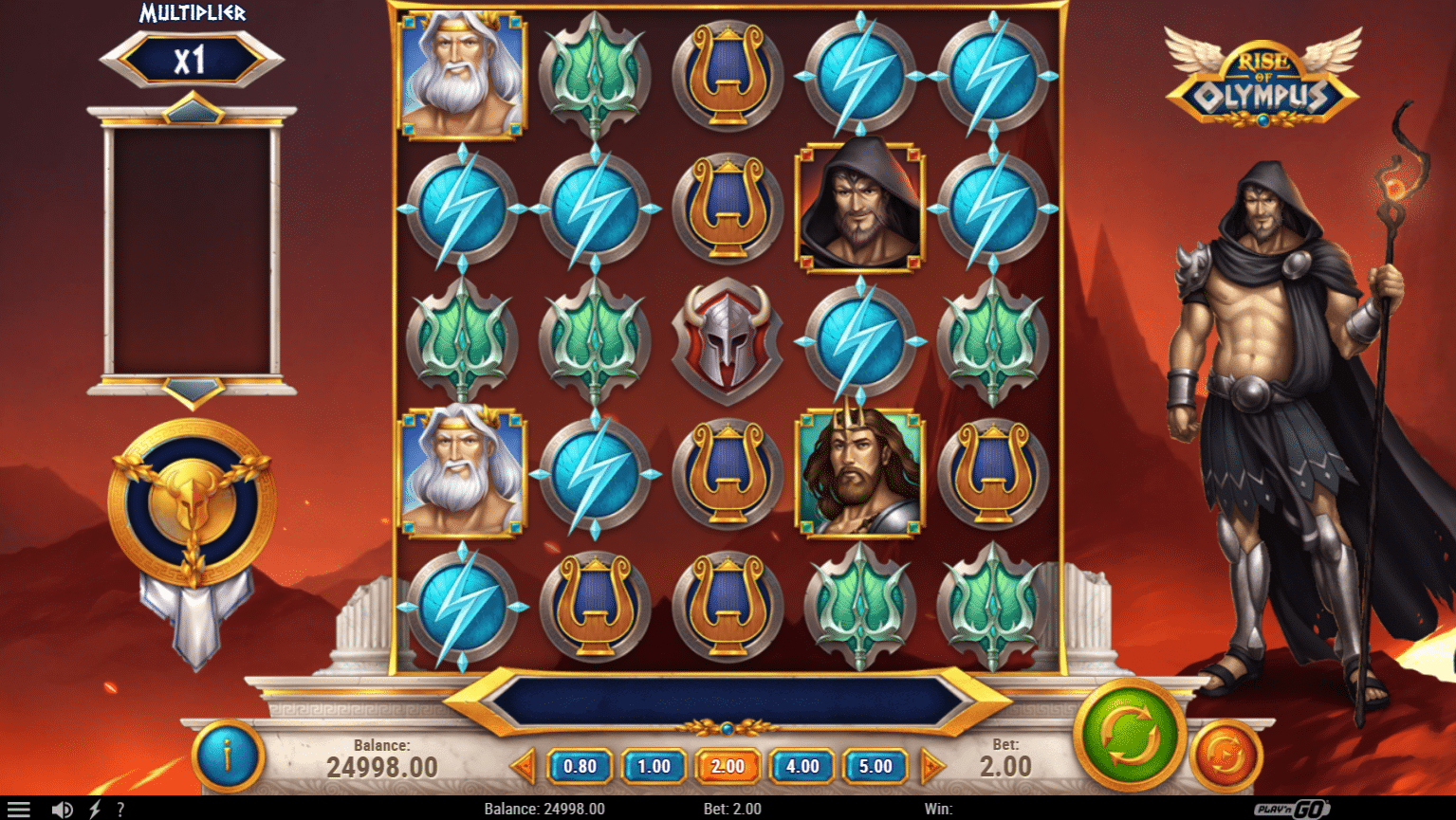The width and height of the screenshot is (1456, 820).
Task: Click the lightning quick-spin icon
Action: (x=92, y=809)
